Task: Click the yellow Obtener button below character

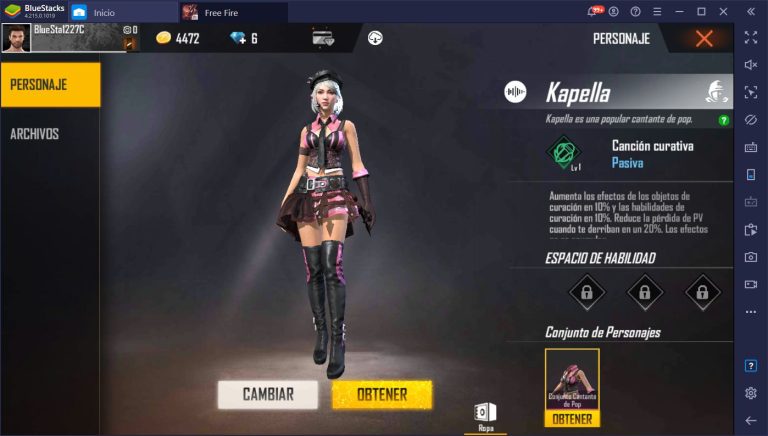Action: 382,394
